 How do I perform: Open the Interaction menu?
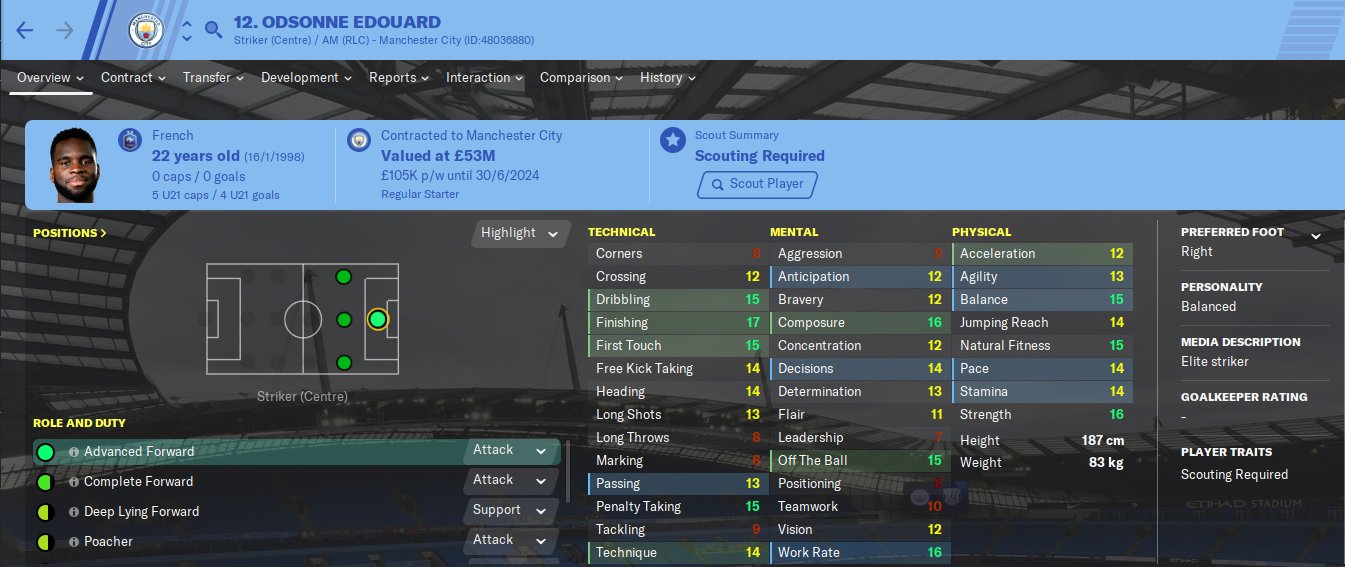coord(484,77)
